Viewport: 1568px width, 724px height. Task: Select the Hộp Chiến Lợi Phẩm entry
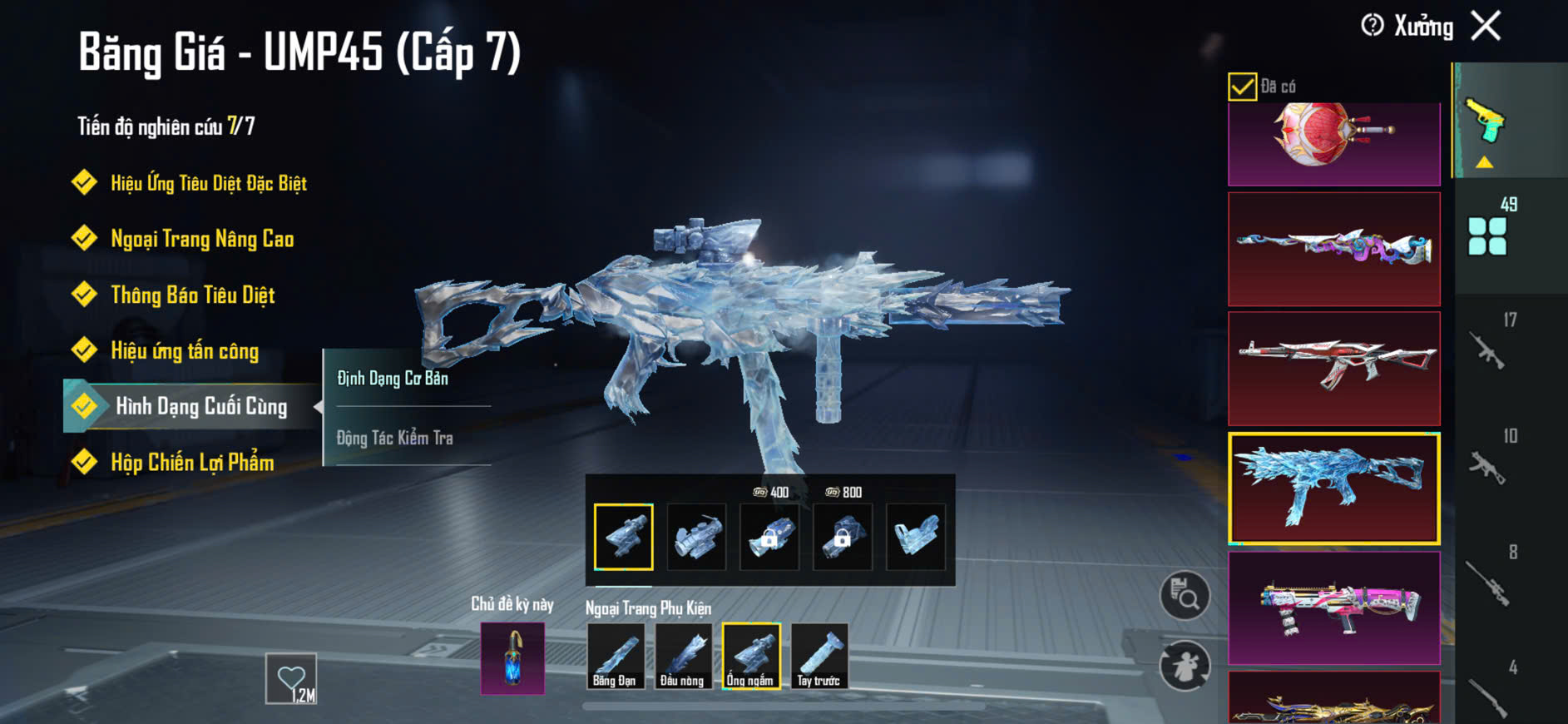[192, 463]
